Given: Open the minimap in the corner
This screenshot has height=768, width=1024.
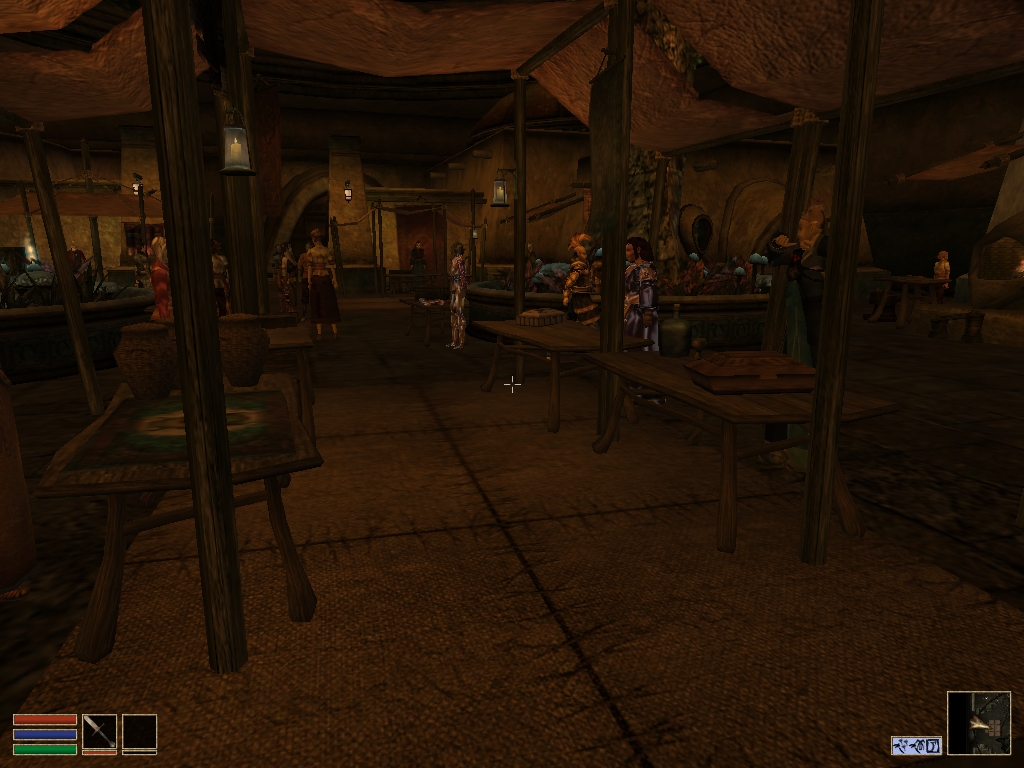Looking at the screenshot, I should pos(978,722).
